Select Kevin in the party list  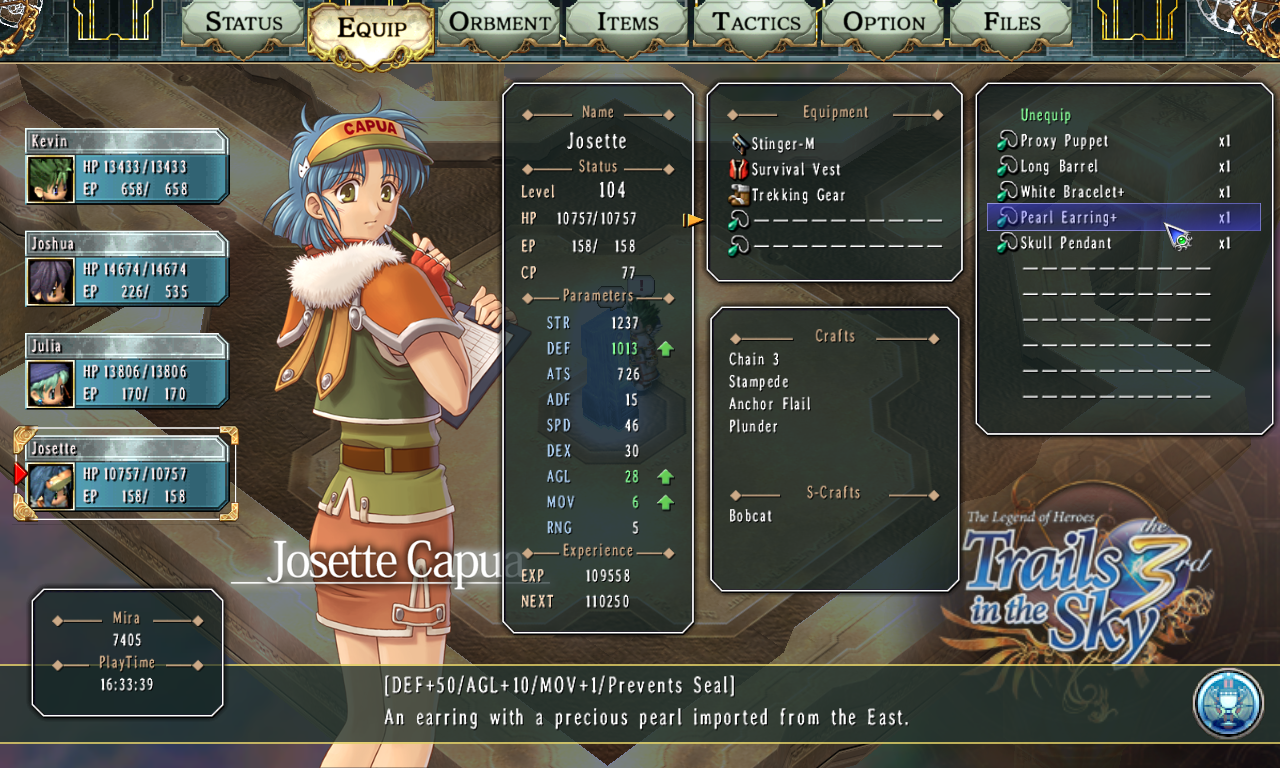(x=127, y=167)
